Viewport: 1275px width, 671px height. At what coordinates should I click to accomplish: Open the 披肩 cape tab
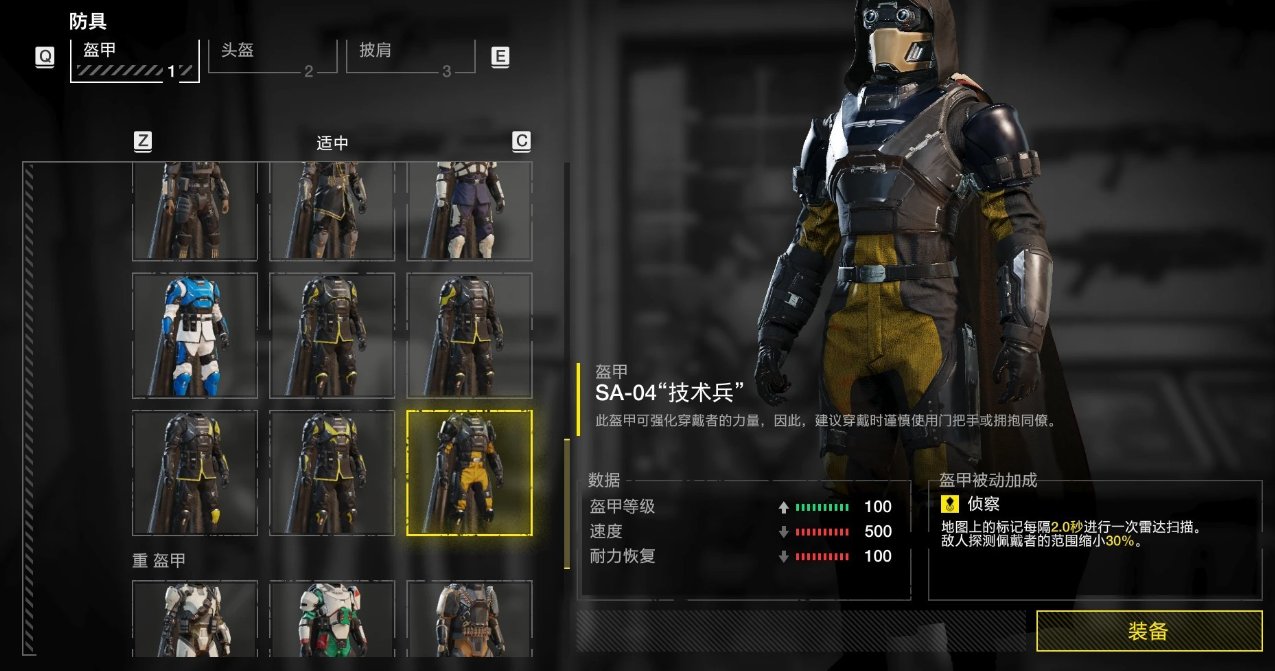408,57
